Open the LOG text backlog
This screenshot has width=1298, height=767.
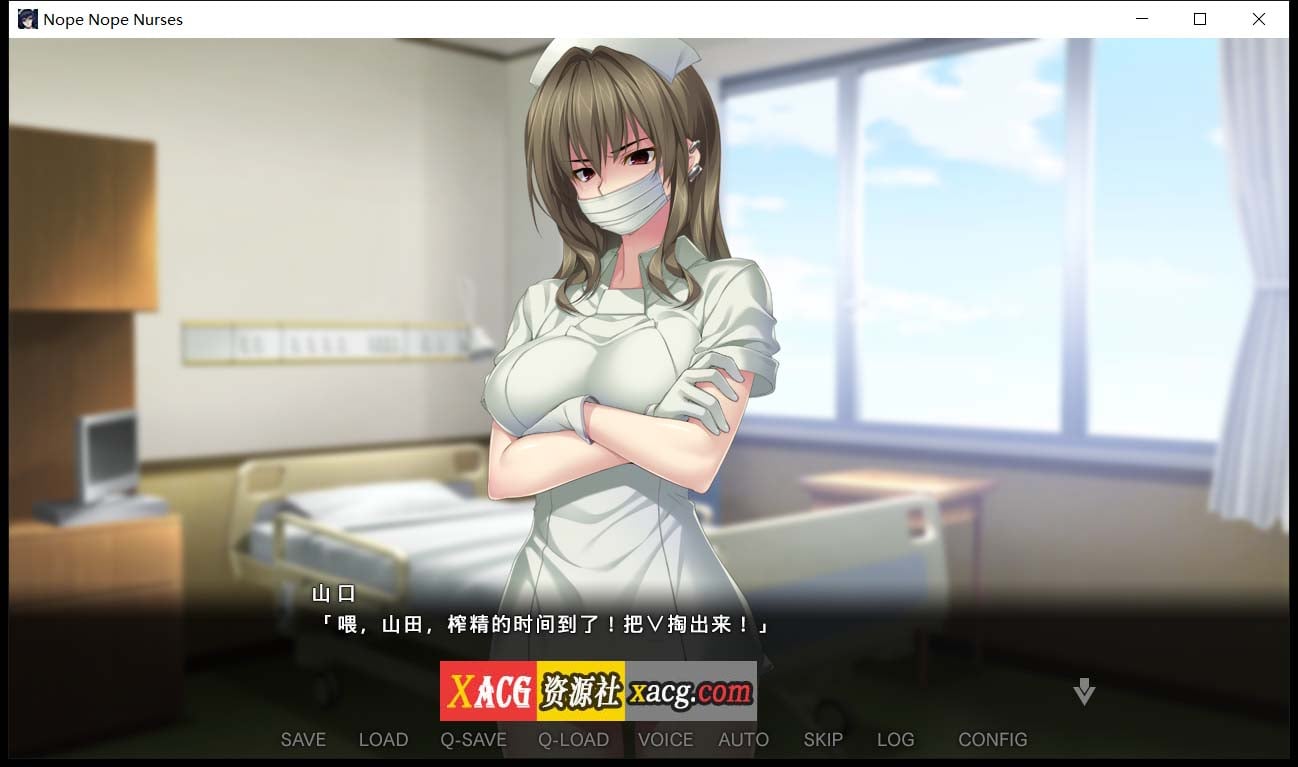(x=895, y=740)
